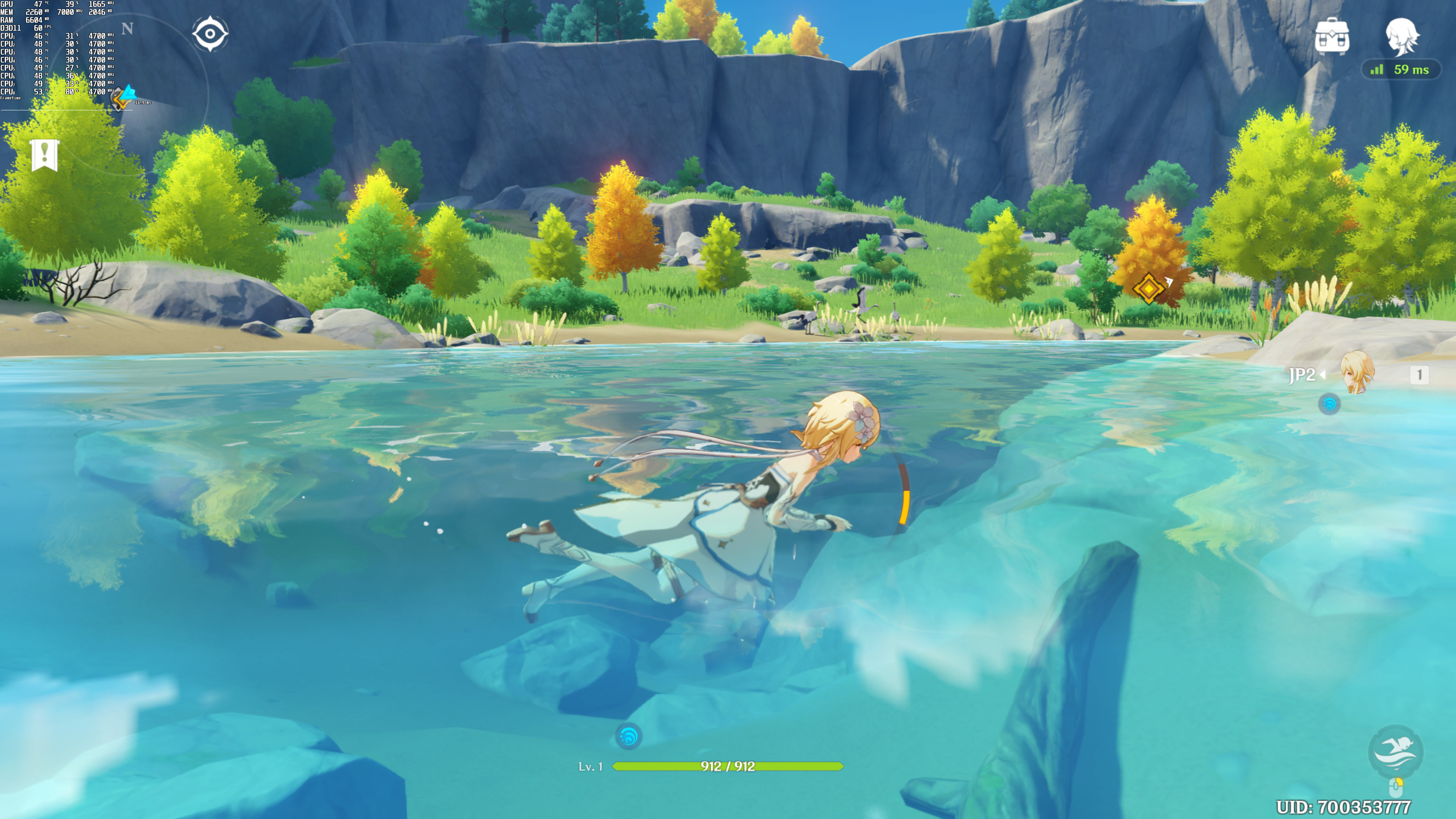The height and width of the screenshot is (819, 1456).
Task: Check the 59 ms network ping indicator
Action: (x=1401, y=69)
